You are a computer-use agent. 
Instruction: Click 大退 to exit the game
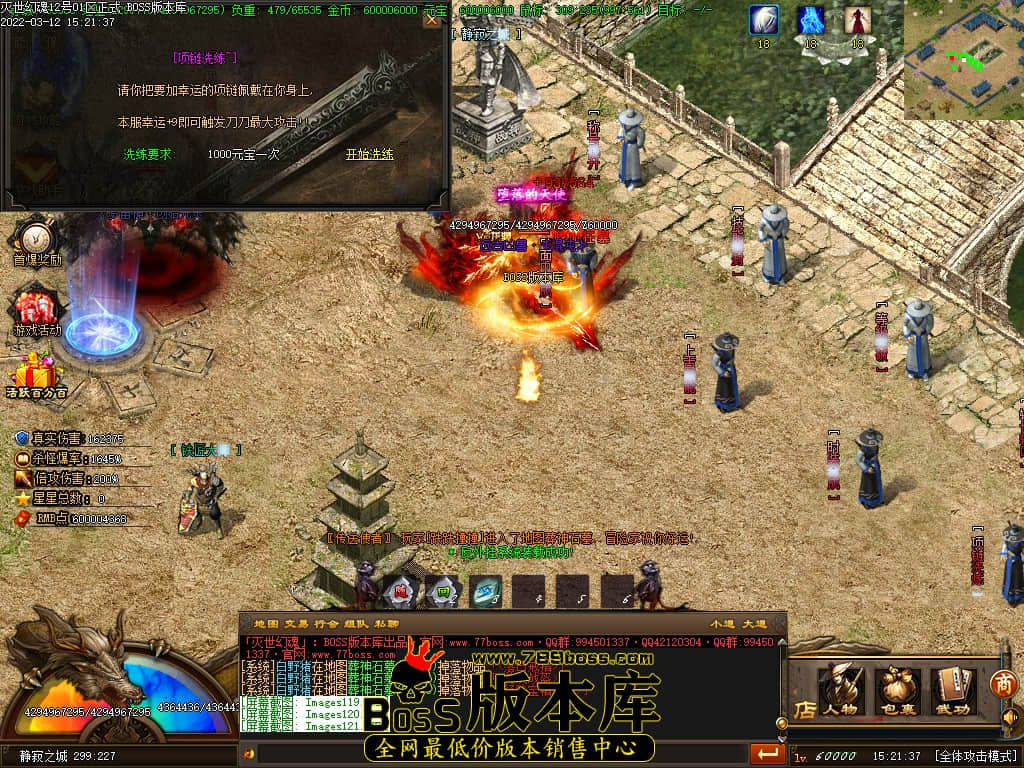[x=755, y=623]
